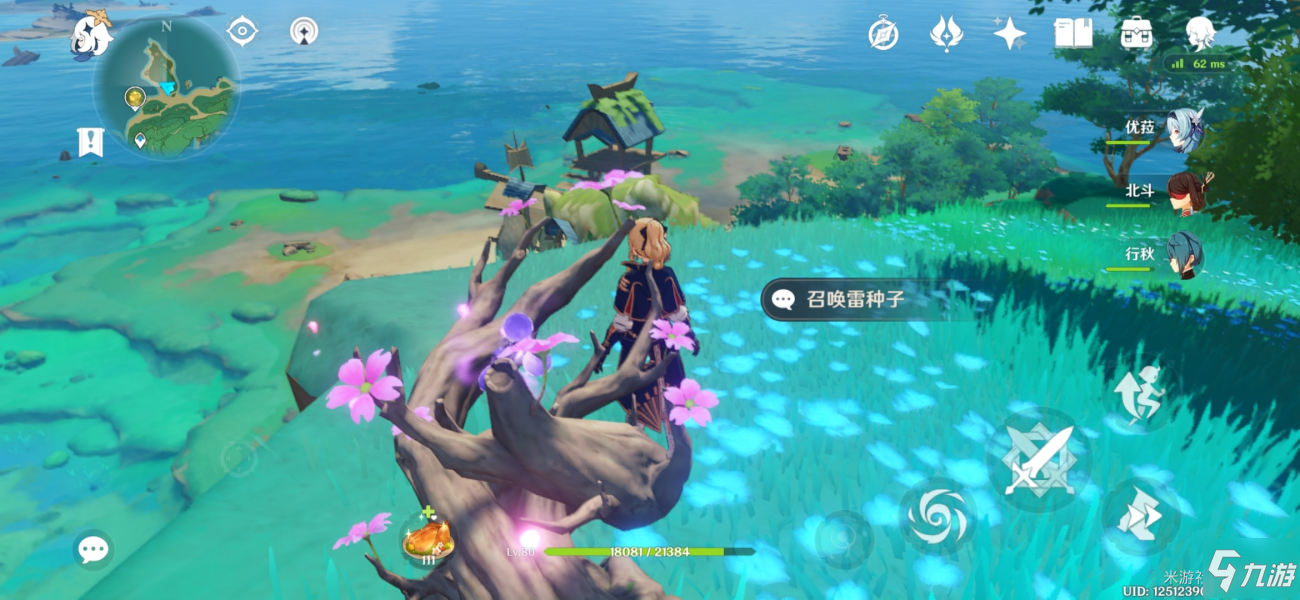Open the wish star icon
Image resolution: width=1300 pixels, height=600 pixels.
click(x=1009, y=34)
